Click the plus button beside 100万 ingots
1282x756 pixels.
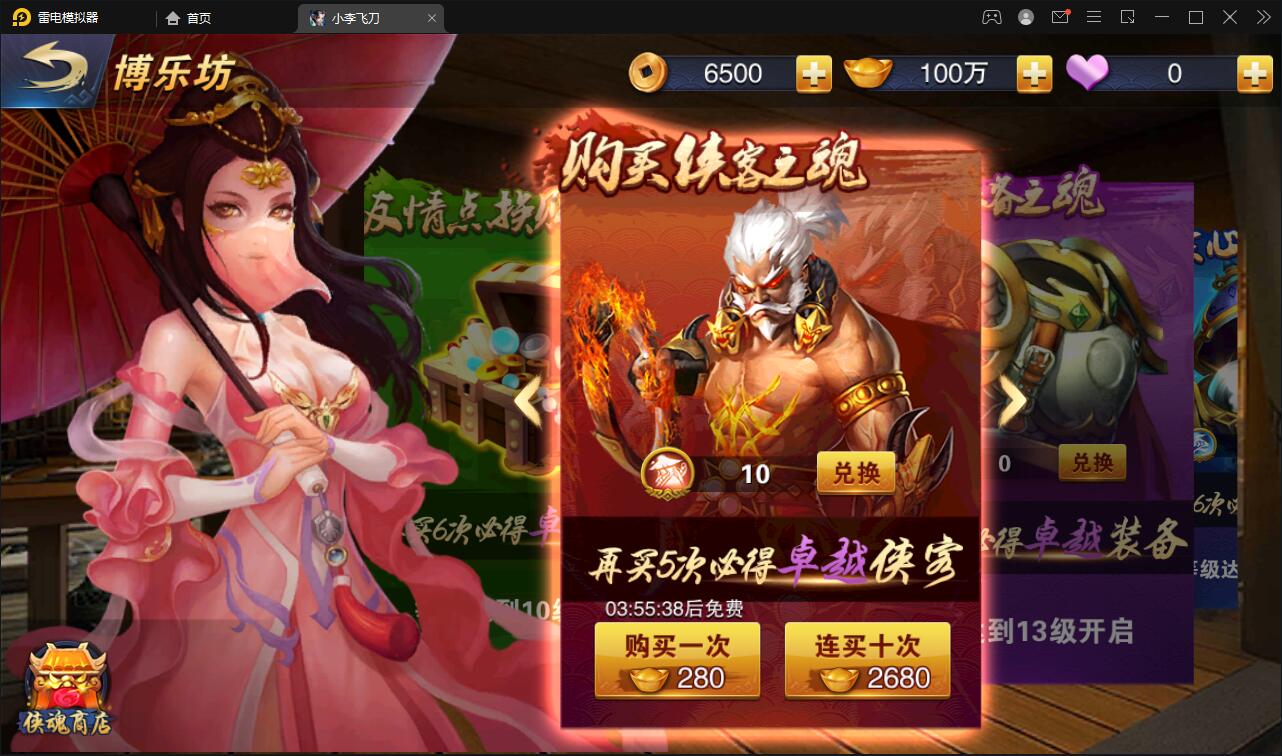tap(1034, 73)
